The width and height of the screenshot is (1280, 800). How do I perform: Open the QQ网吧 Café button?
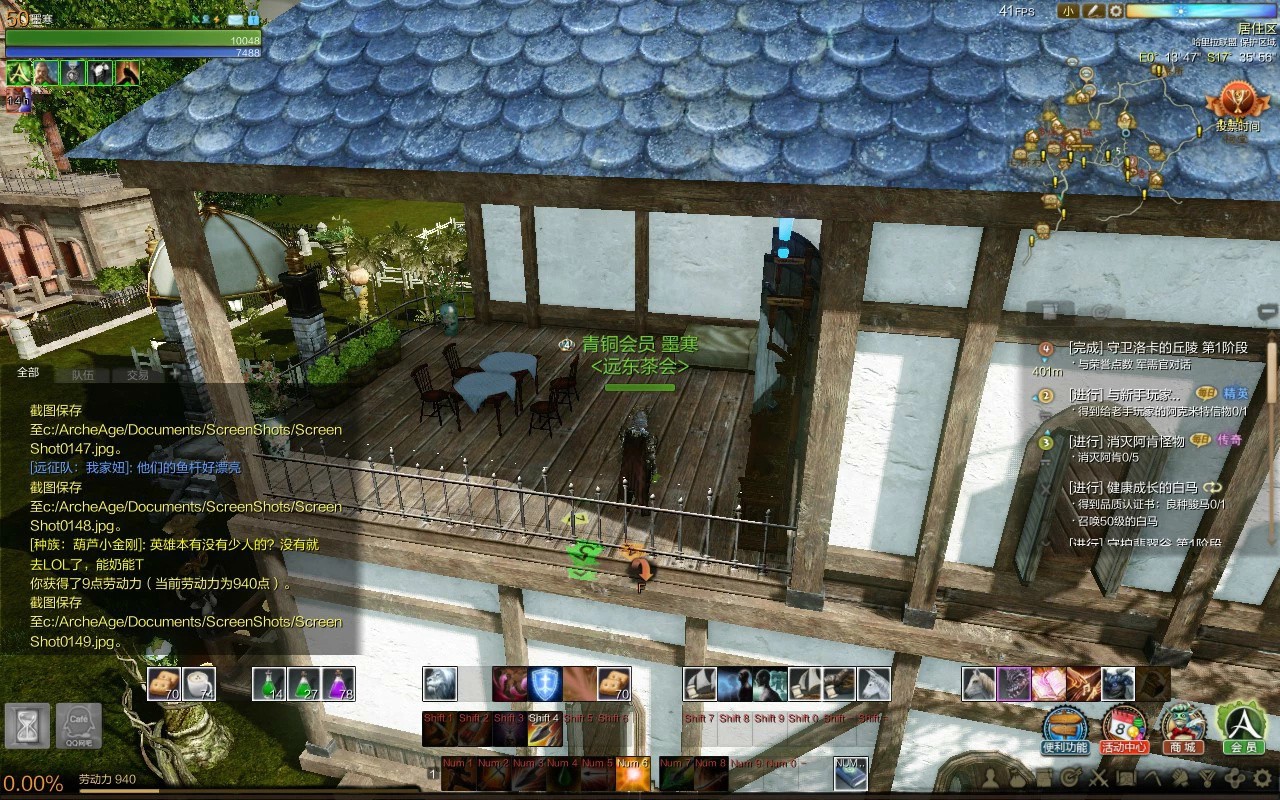tap(77, 726)
